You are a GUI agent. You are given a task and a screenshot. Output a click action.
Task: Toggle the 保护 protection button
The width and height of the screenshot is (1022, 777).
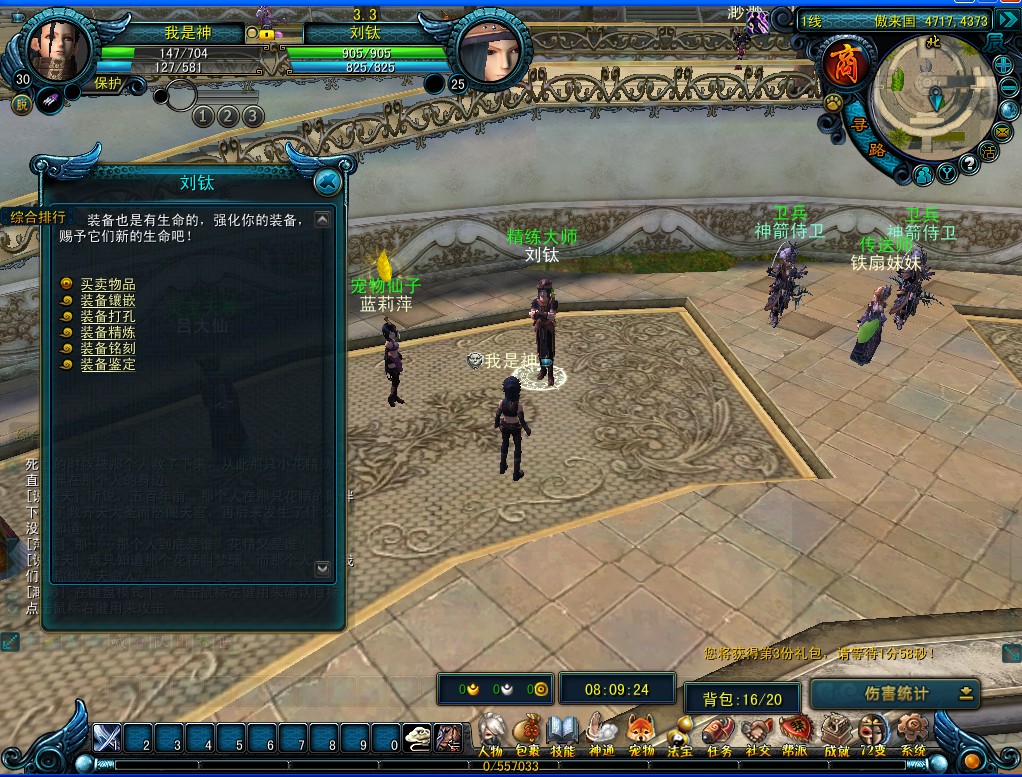[x=108, y=84]
